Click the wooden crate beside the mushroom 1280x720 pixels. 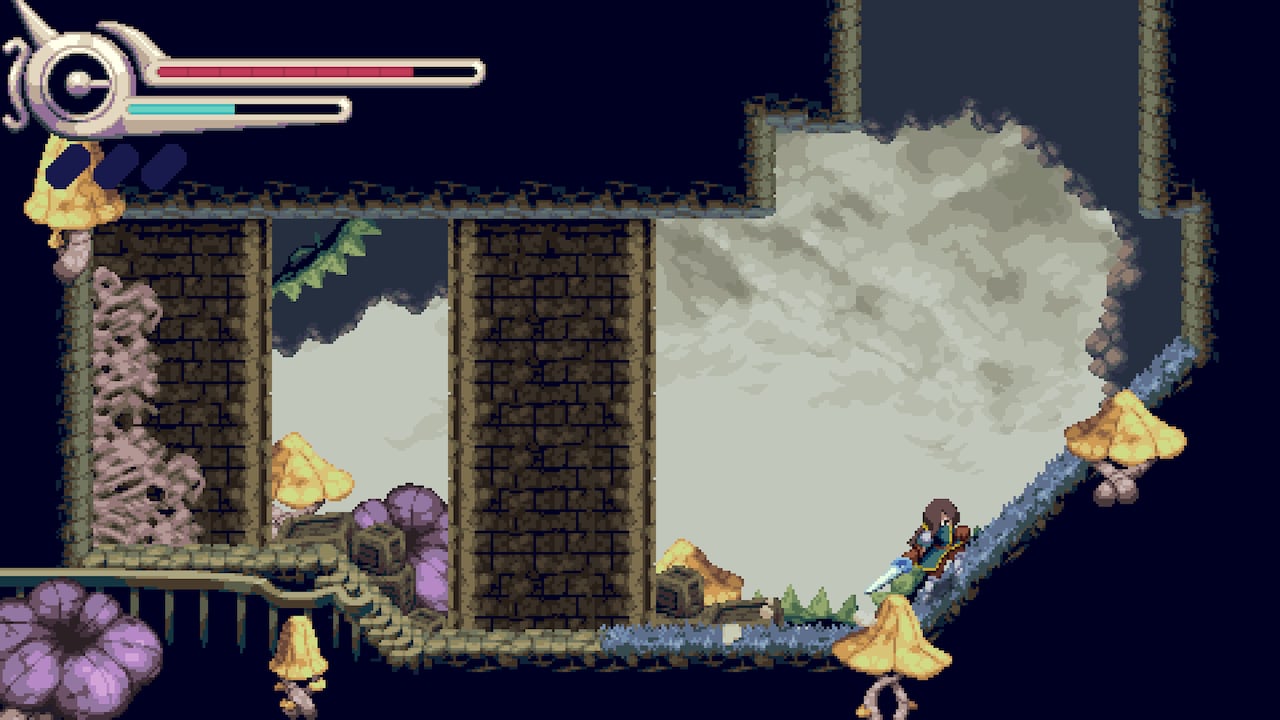tap(675, 592)
